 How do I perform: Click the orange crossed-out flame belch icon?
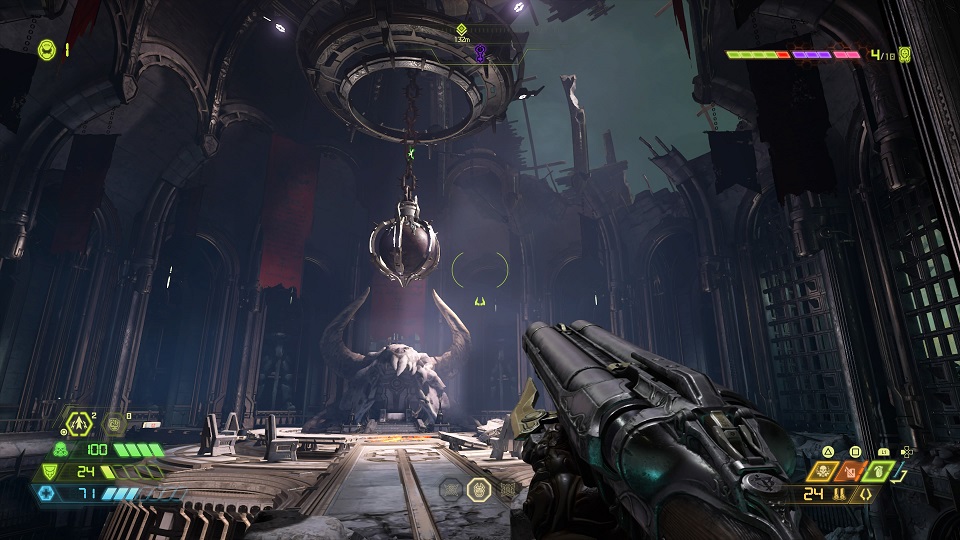[848, 470]
